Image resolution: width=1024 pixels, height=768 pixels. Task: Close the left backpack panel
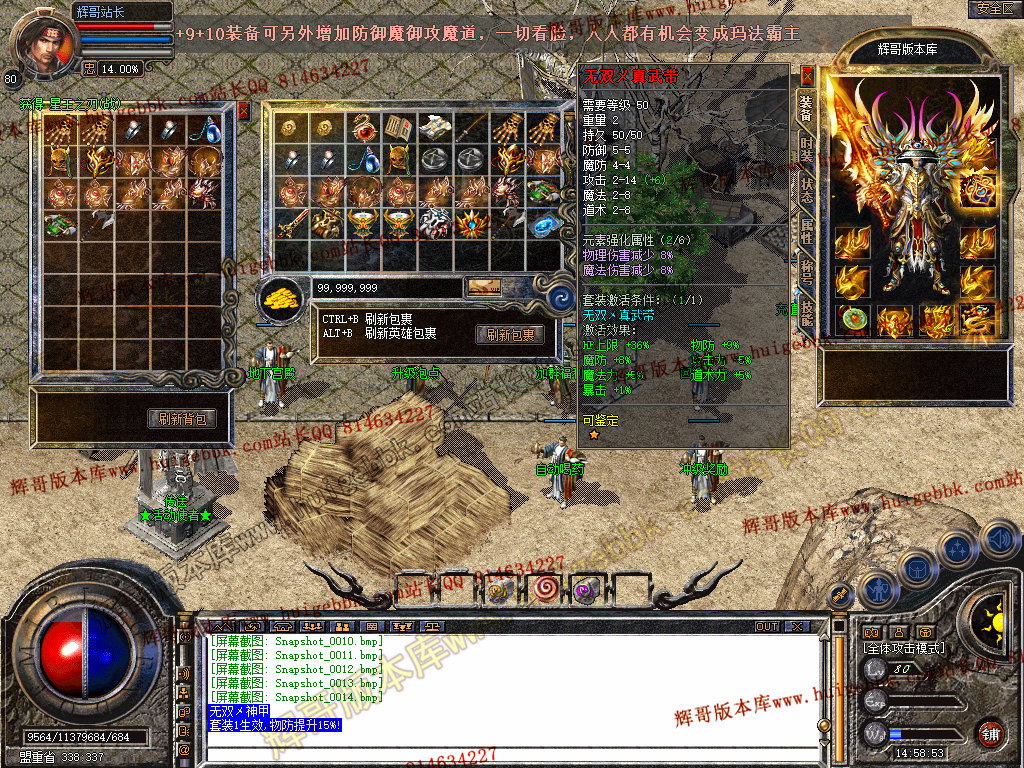point(243,110)
